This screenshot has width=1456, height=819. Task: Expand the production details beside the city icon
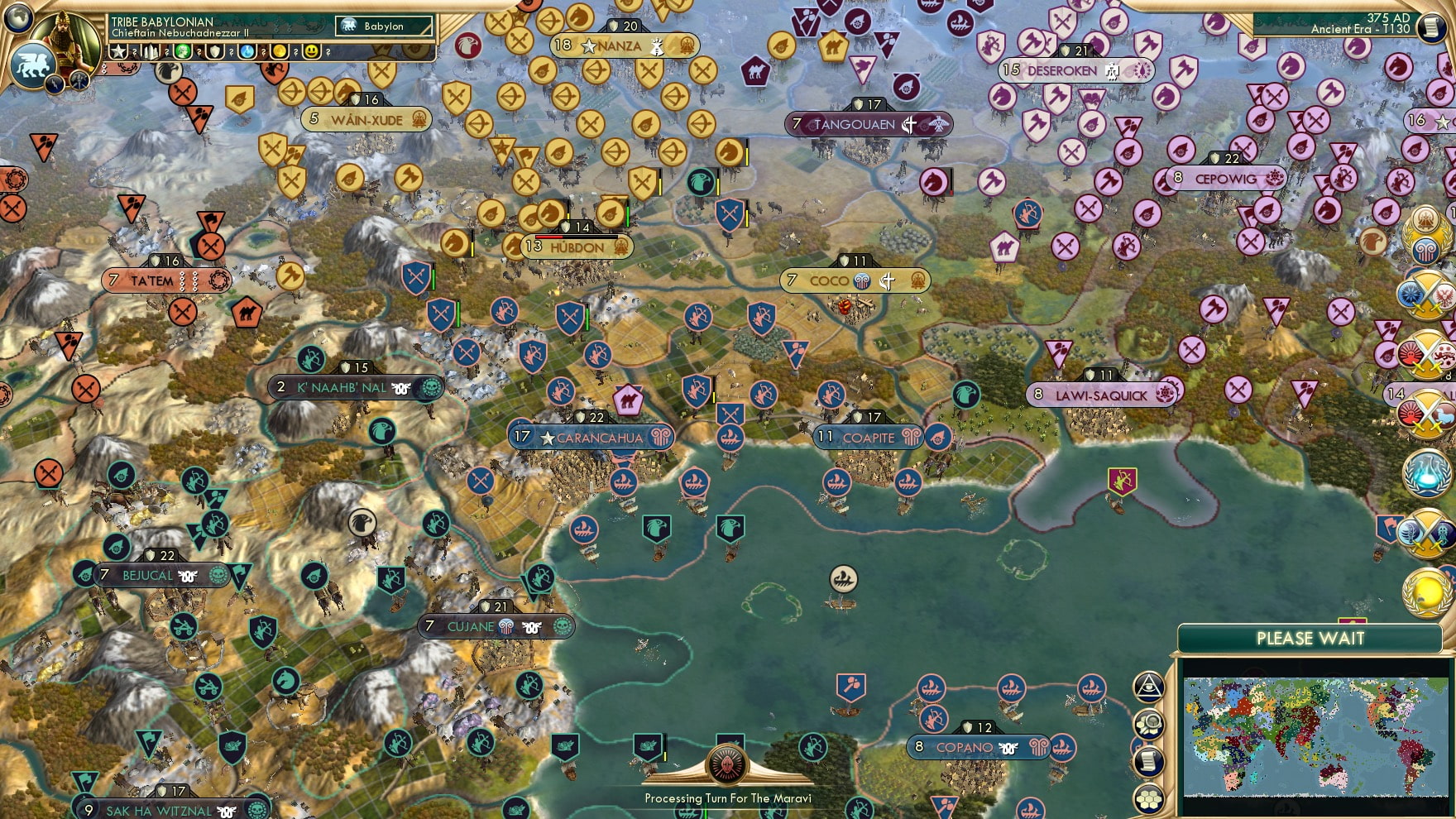pos(167,51)
